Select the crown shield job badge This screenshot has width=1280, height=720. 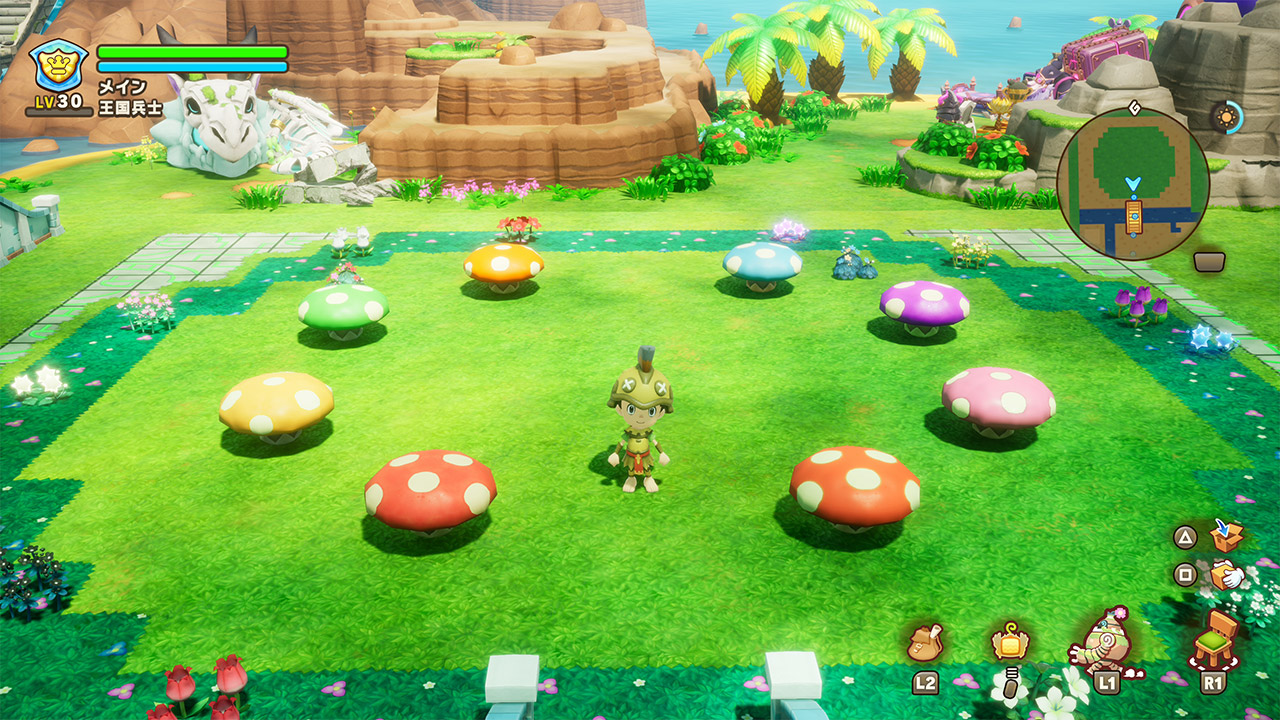pyautogui.click(x=57, y=66)
